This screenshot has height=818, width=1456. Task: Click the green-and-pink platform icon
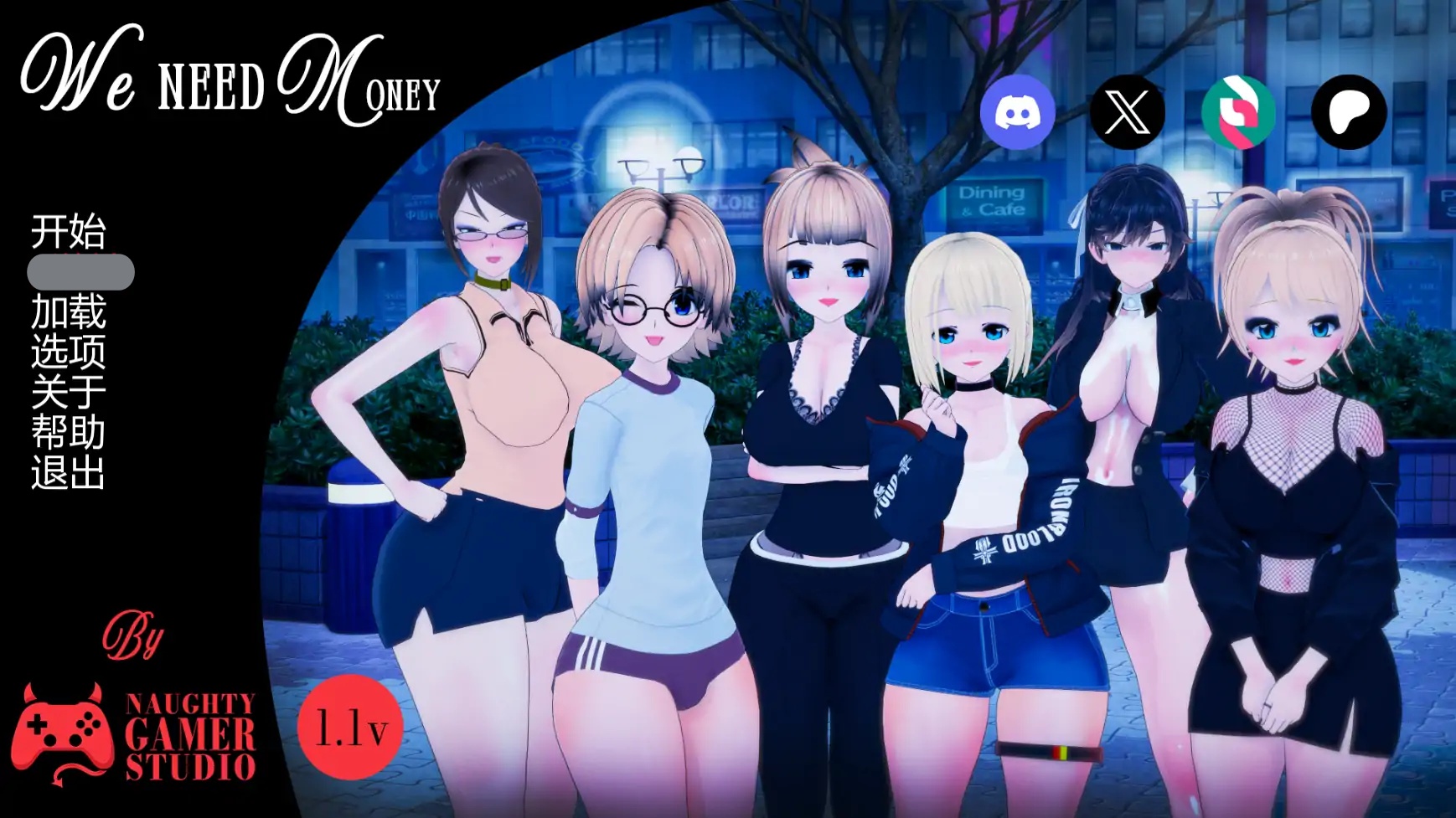pyautogui.click(x=1237, y=111)
